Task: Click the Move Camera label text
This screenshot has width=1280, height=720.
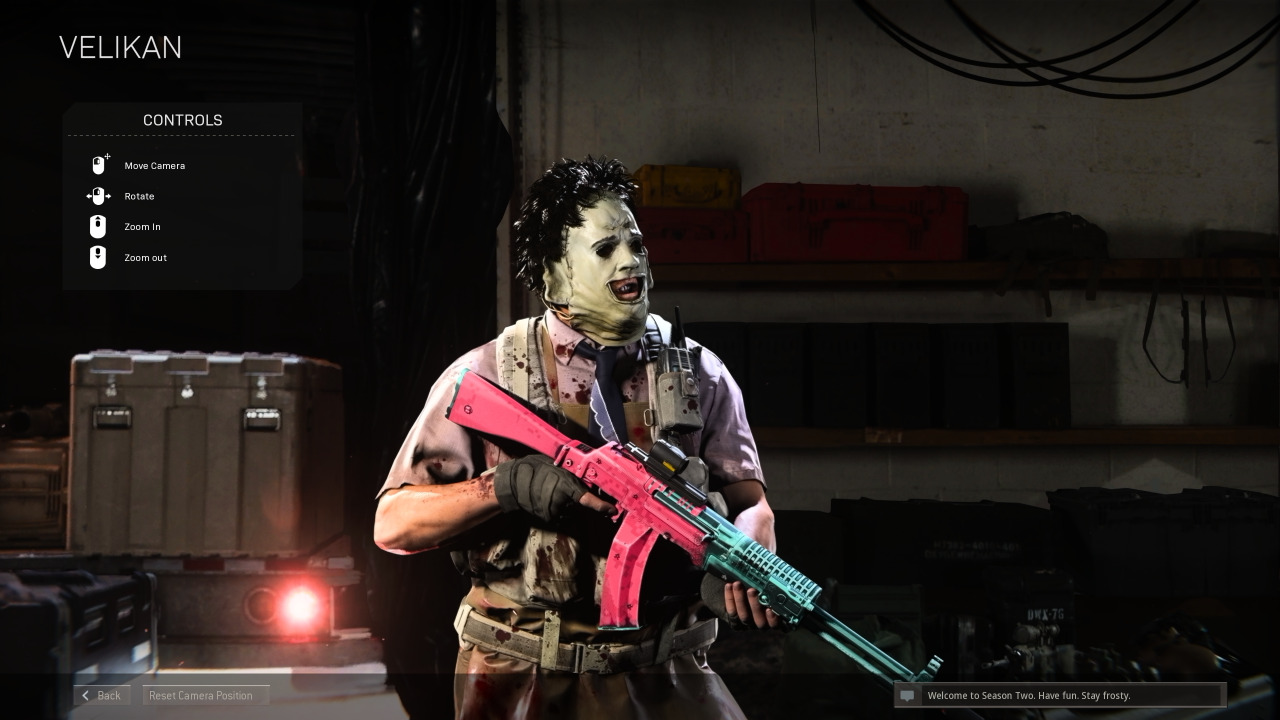Action: 154,166
